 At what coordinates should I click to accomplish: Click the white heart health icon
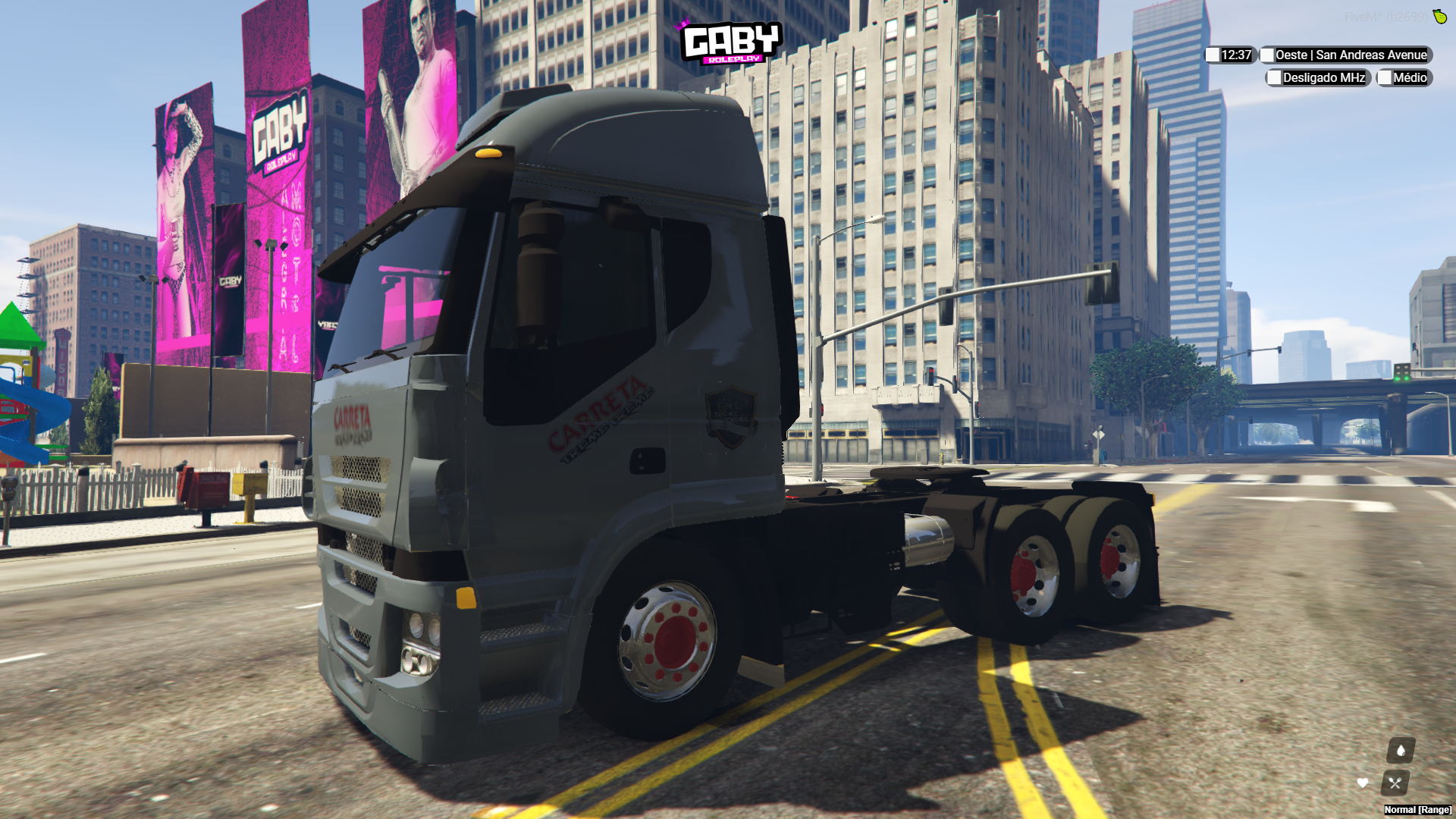pos(1363,783)
